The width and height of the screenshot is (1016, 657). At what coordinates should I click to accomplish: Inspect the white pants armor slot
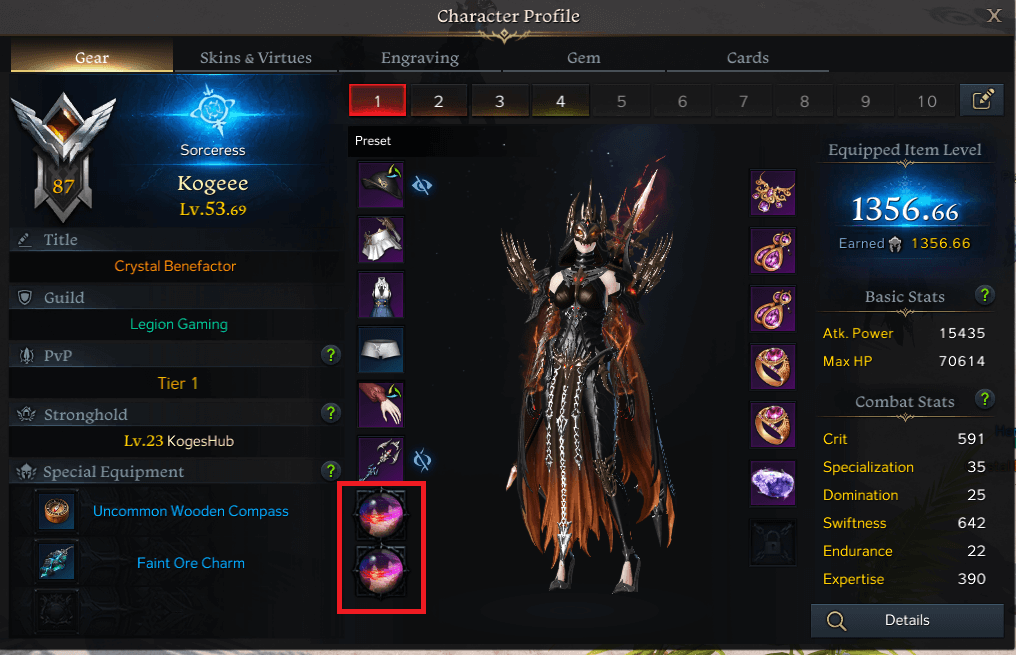pos(381,349)
